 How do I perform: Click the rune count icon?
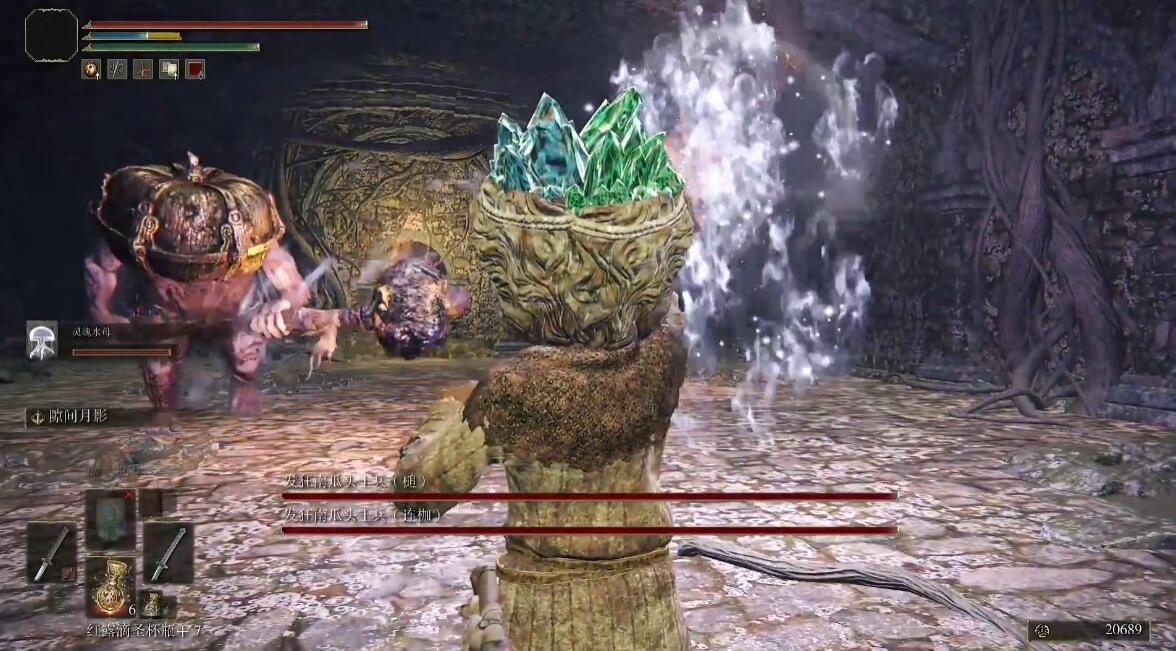point(1043,630)
